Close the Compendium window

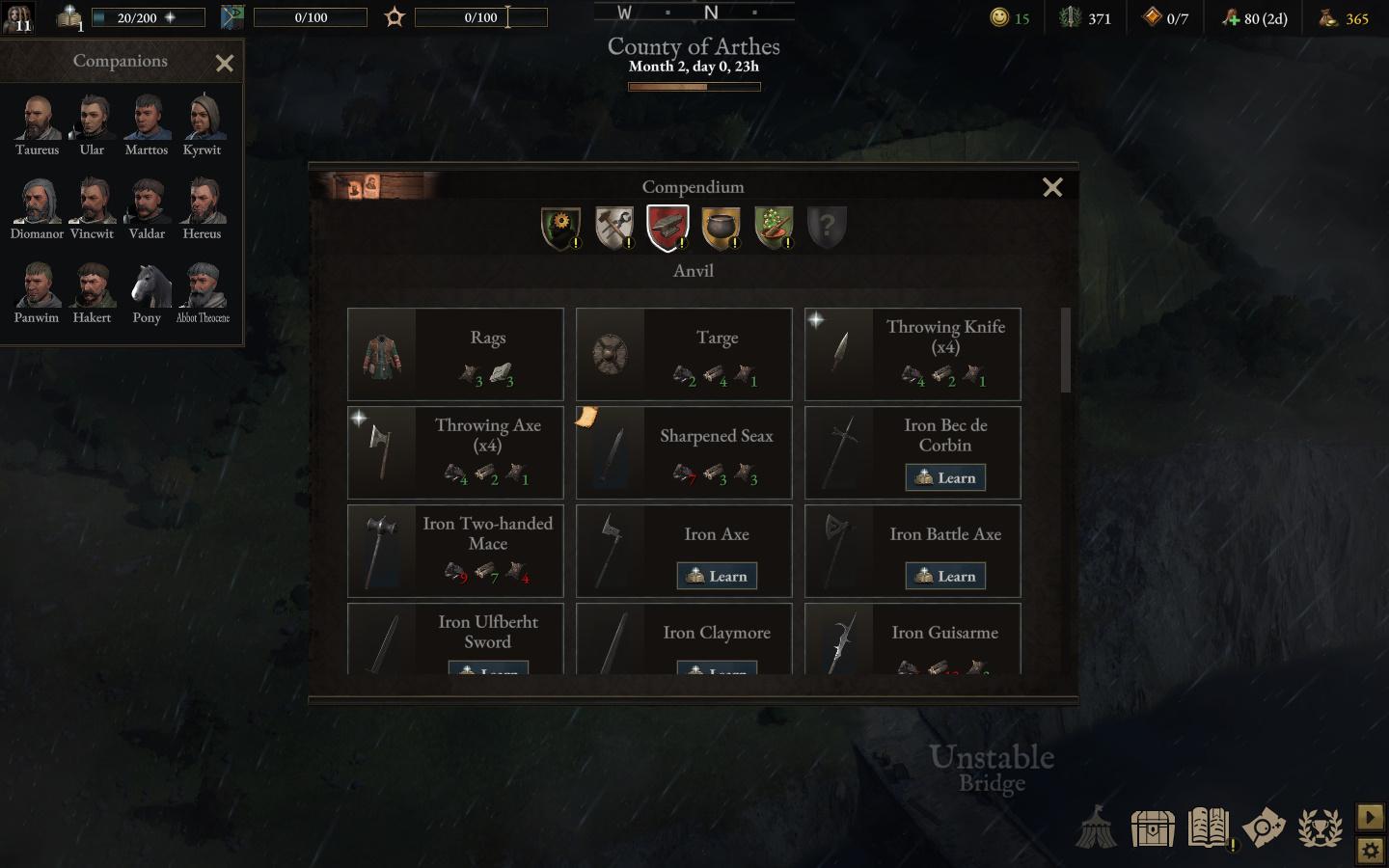pos(1052,187)
